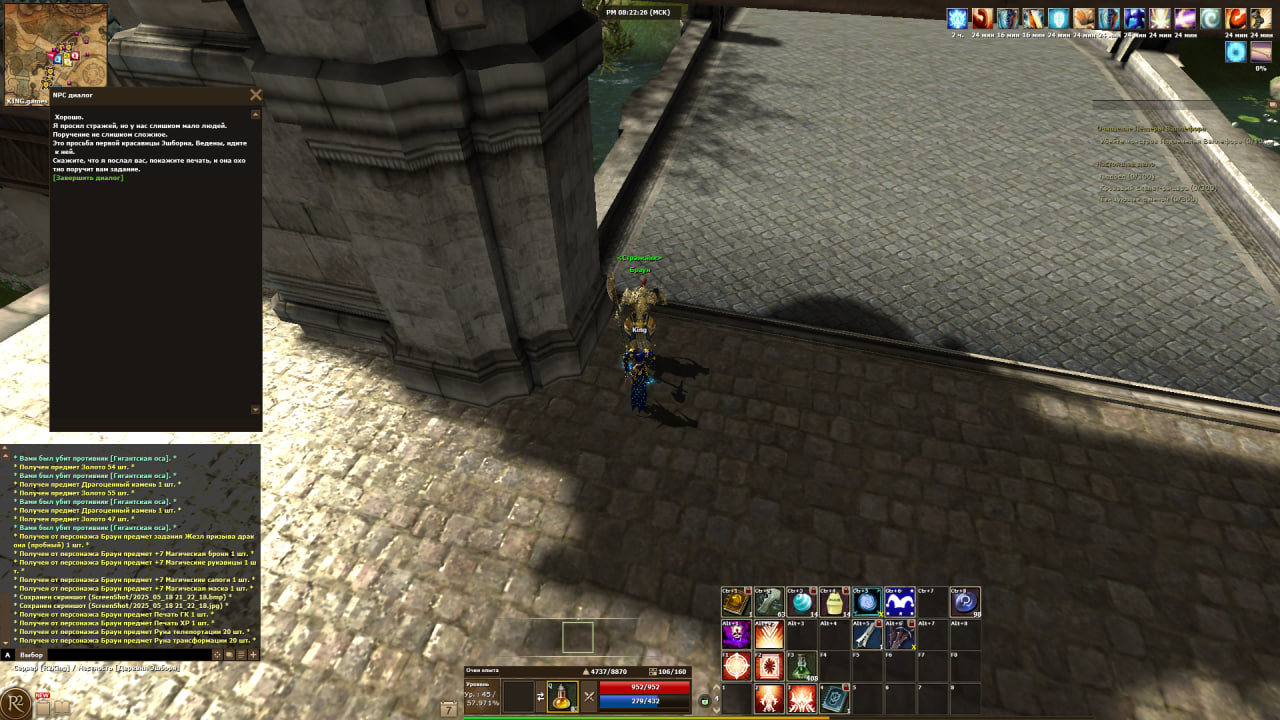Activate the red circular sigil skill F1

point(736,666)
